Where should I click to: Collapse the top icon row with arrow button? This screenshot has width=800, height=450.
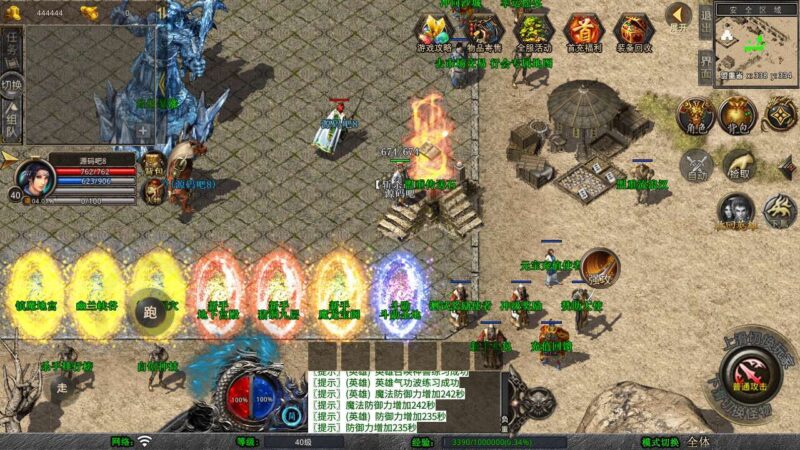click(679, 14)
